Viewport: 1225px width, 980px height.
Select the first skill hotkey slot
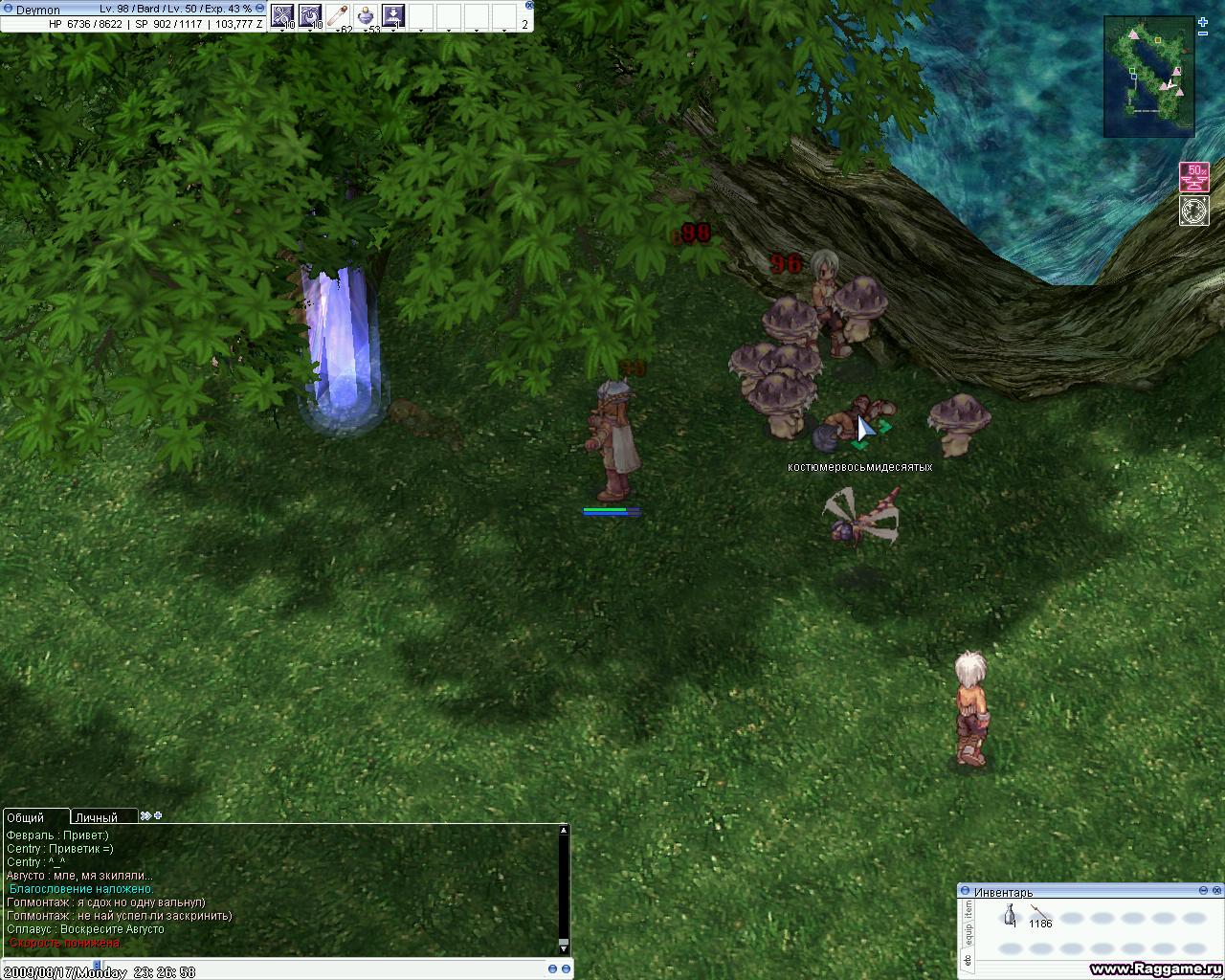click(282, 15)
